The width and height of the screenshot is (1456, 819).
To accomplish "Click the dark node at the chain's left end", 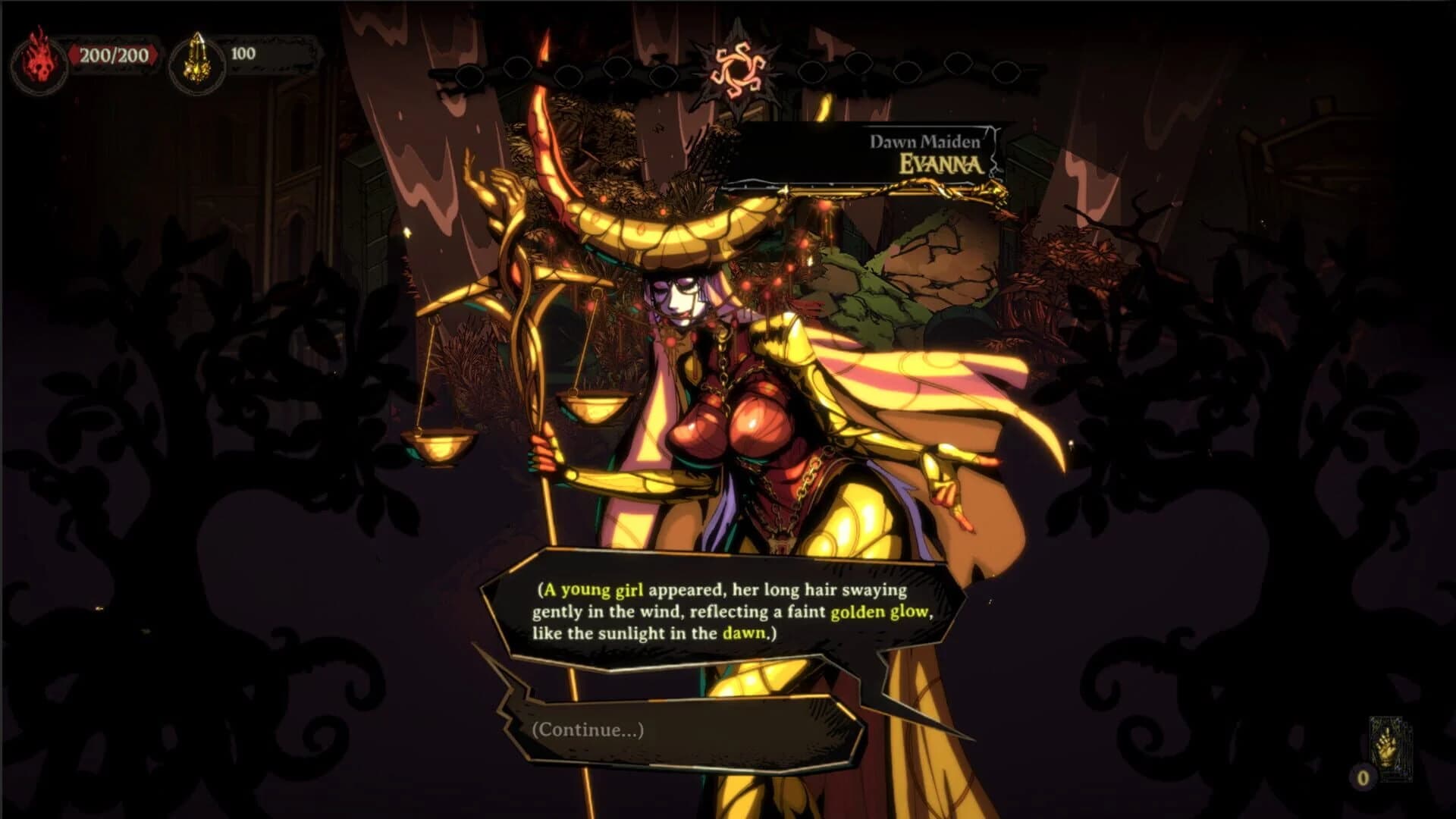I will coord(467,73).
